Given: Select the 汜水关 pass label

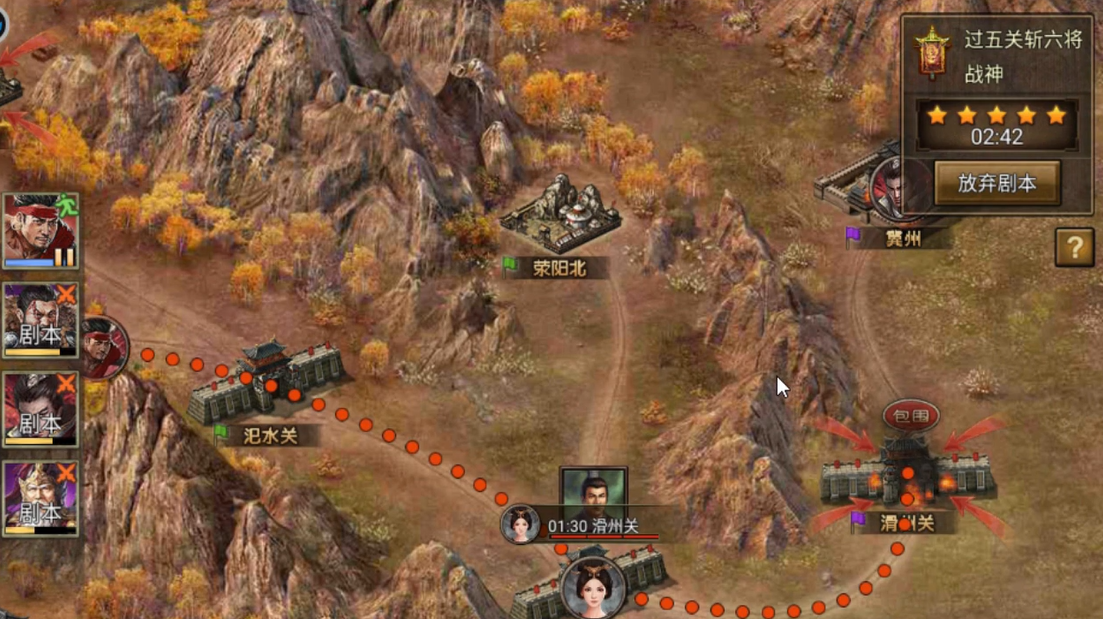Looking at the screenshot, I should 268,435.
